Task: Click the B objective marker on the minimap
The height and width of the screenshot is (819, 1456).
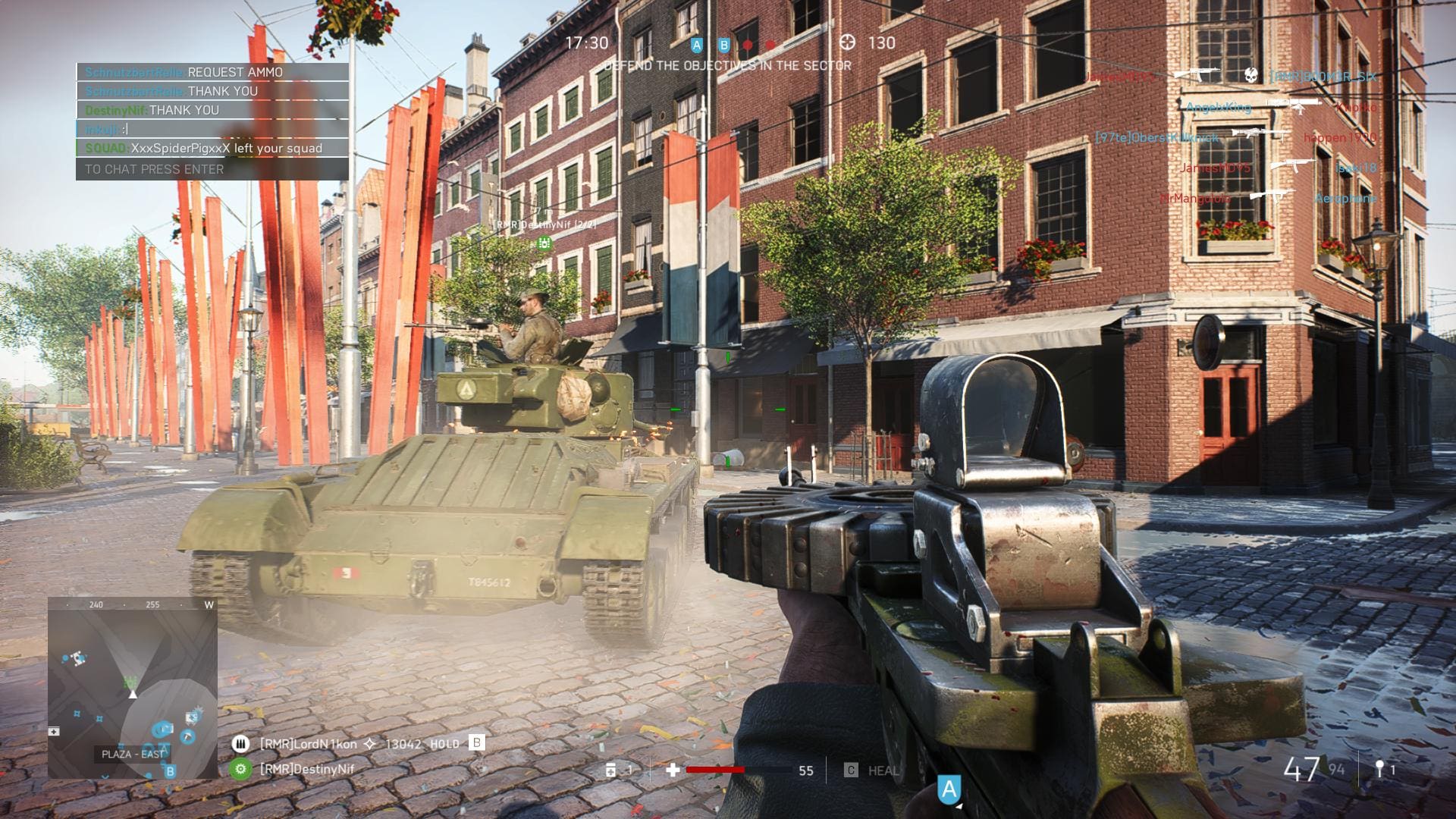Action: [171, 771]
